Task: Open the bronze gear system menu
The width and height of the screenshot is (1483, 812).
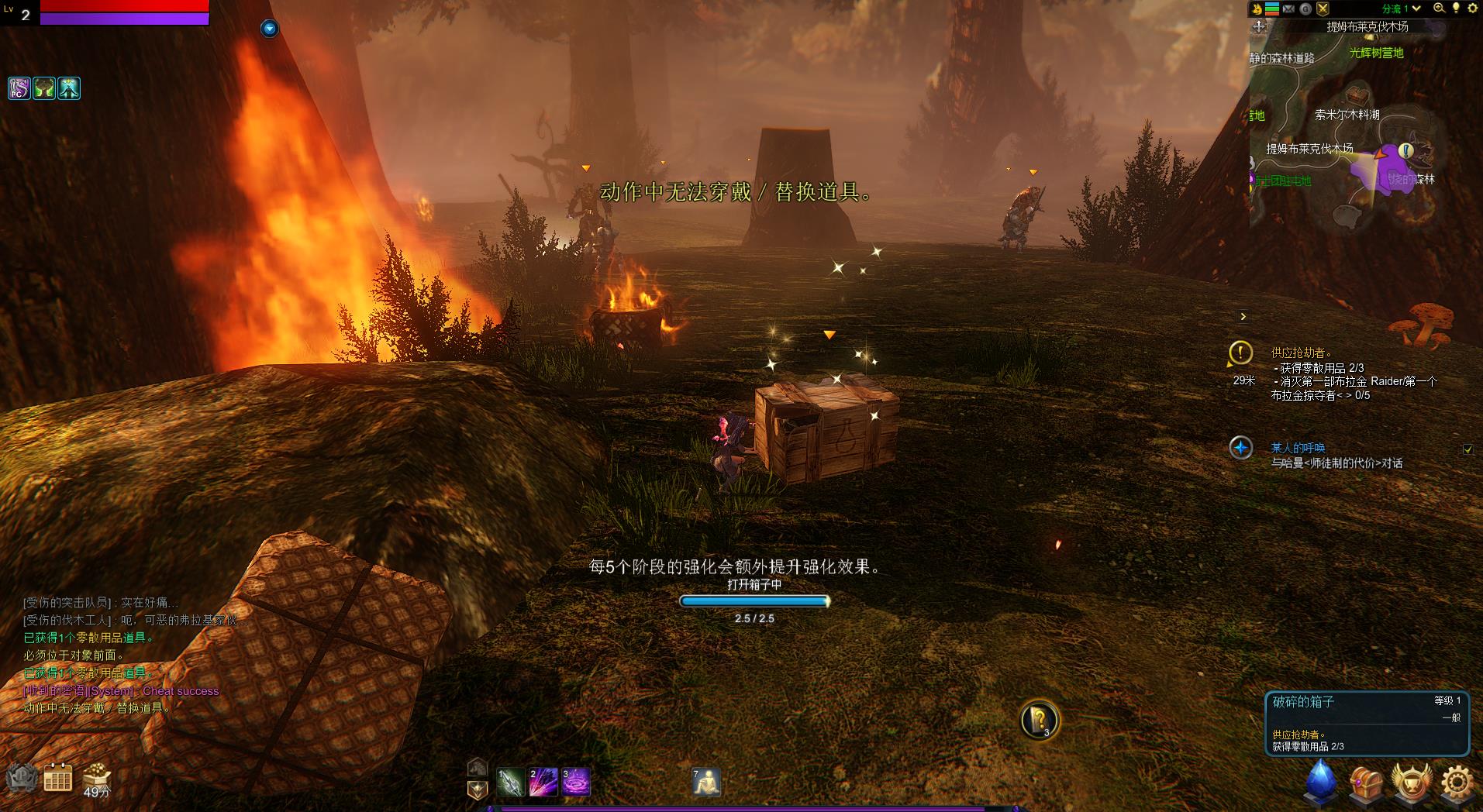Action: (1457, 782)
